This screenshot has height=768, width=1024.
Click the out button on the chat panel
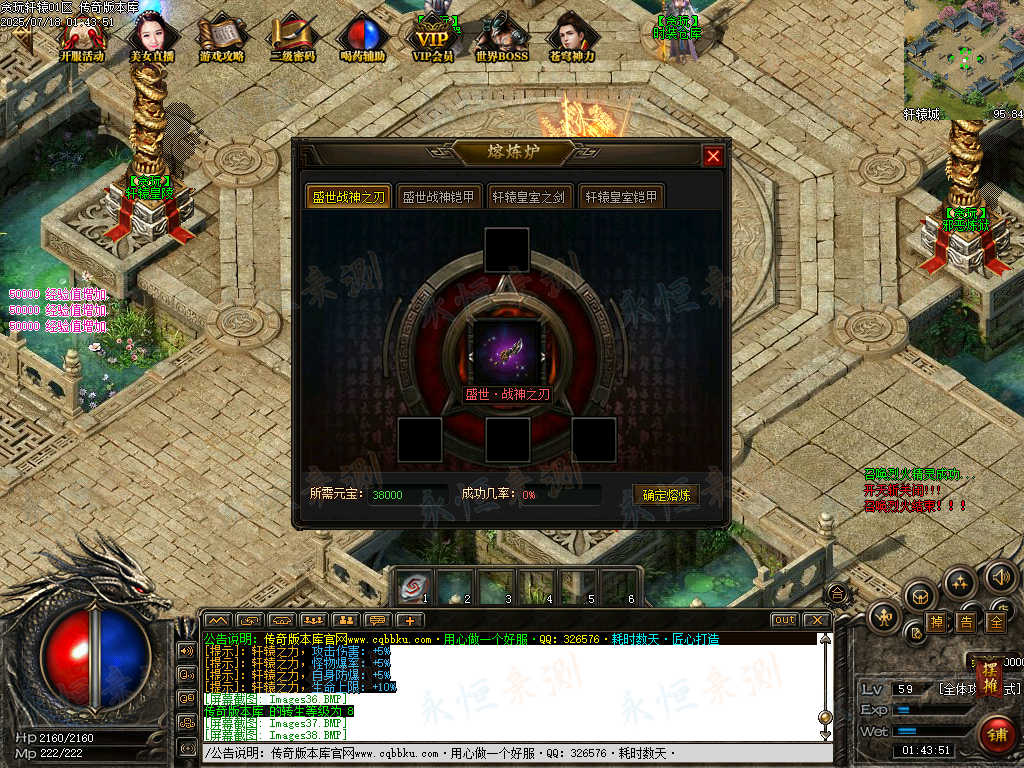click(785, 620)
